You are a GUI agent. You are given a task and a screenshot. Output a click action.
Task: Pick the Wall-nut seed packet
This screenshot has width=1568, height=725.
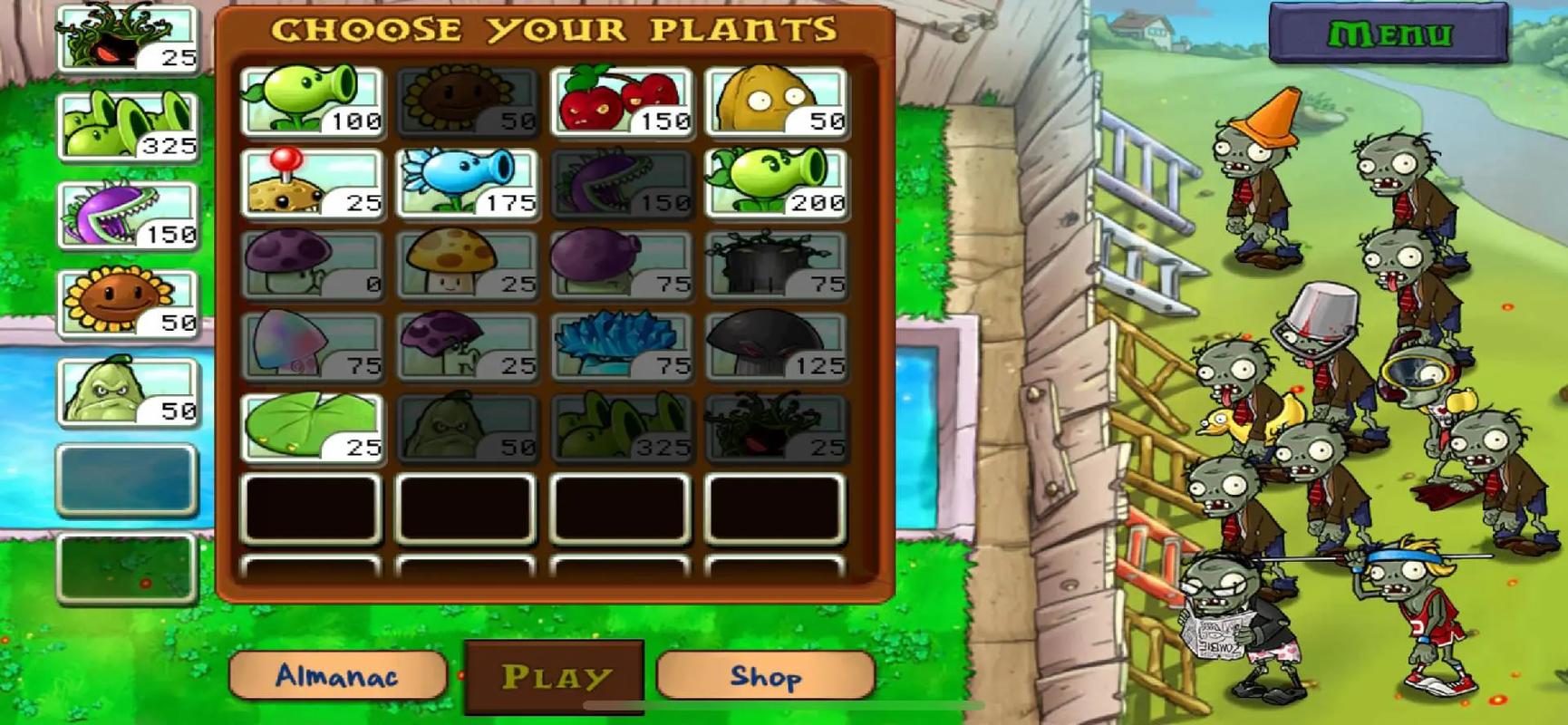click(x=777, y=102)
